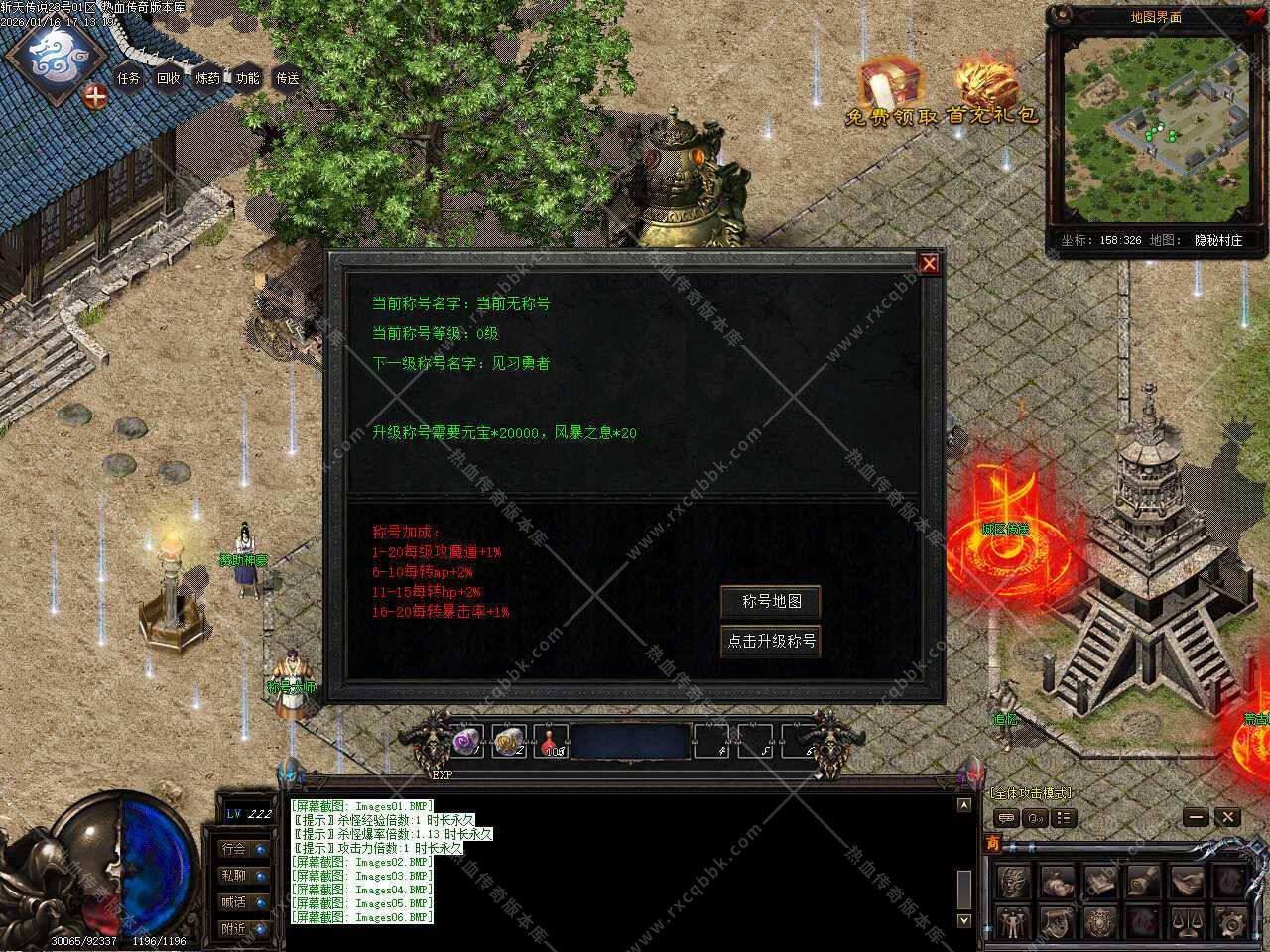The width and height of the screenshot is (1270, 952).
Task: Click the 点击升级称号 upgrade button
Action: (x=771, y=641)
